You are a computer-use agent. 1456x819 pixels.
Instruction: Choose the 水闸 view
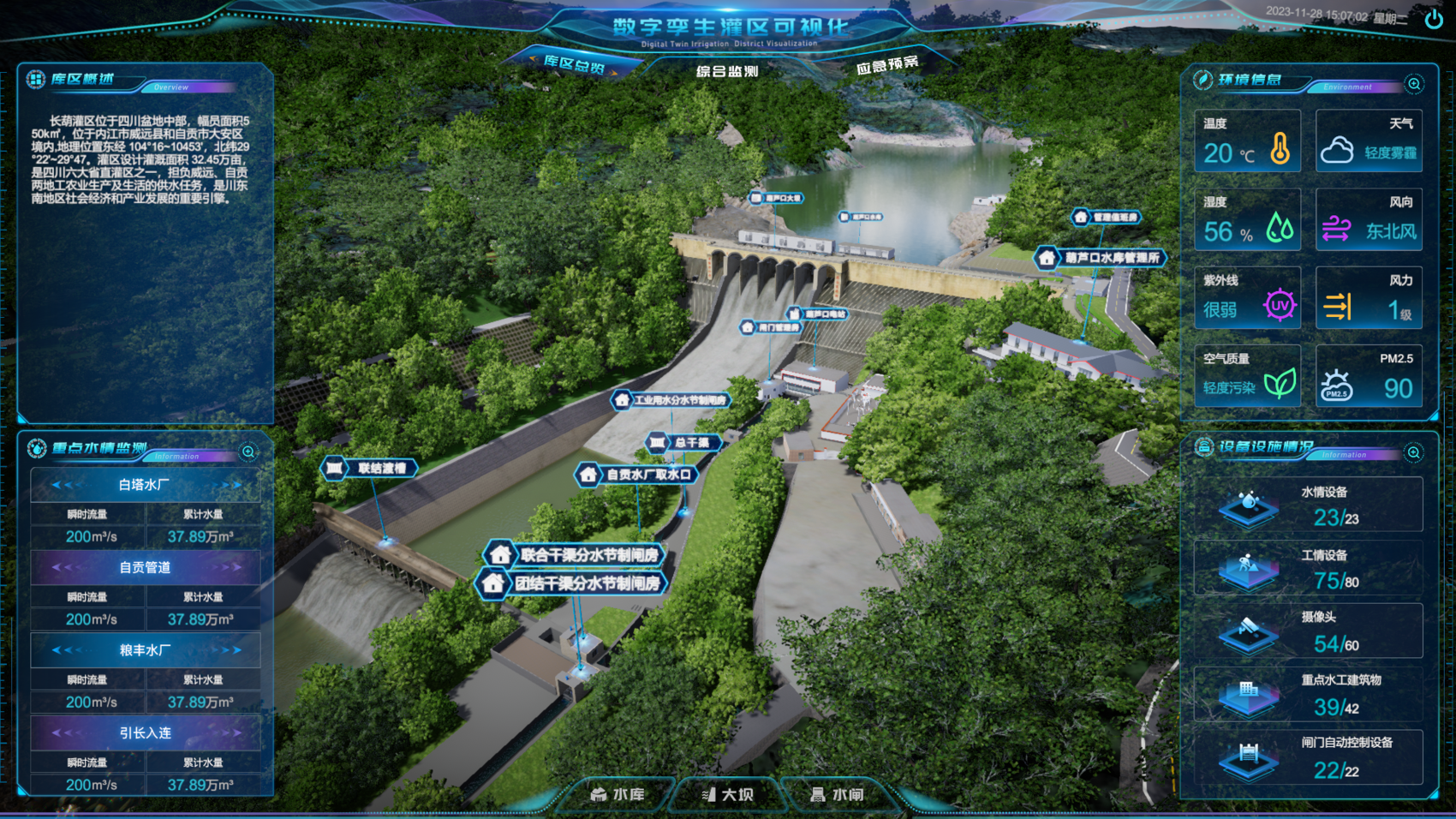coord(838,795)
